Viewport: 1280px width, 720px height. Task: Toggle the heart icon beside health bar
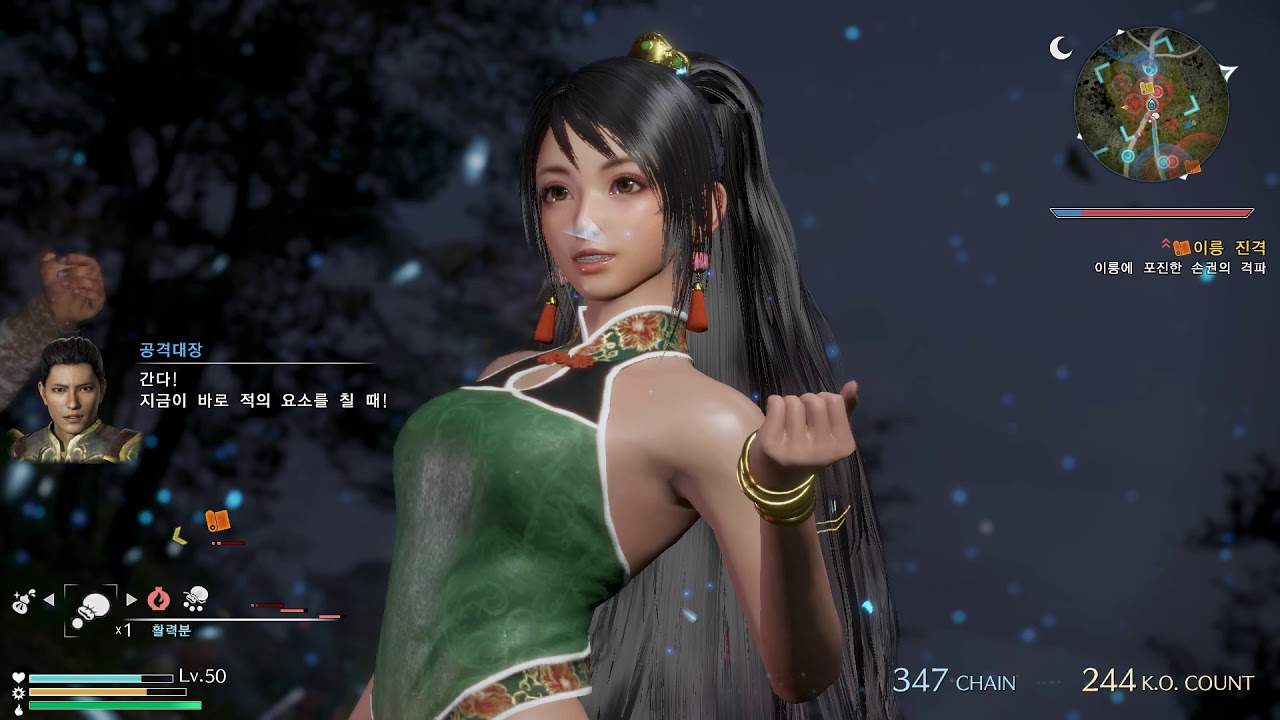click(x=19, y=677)
